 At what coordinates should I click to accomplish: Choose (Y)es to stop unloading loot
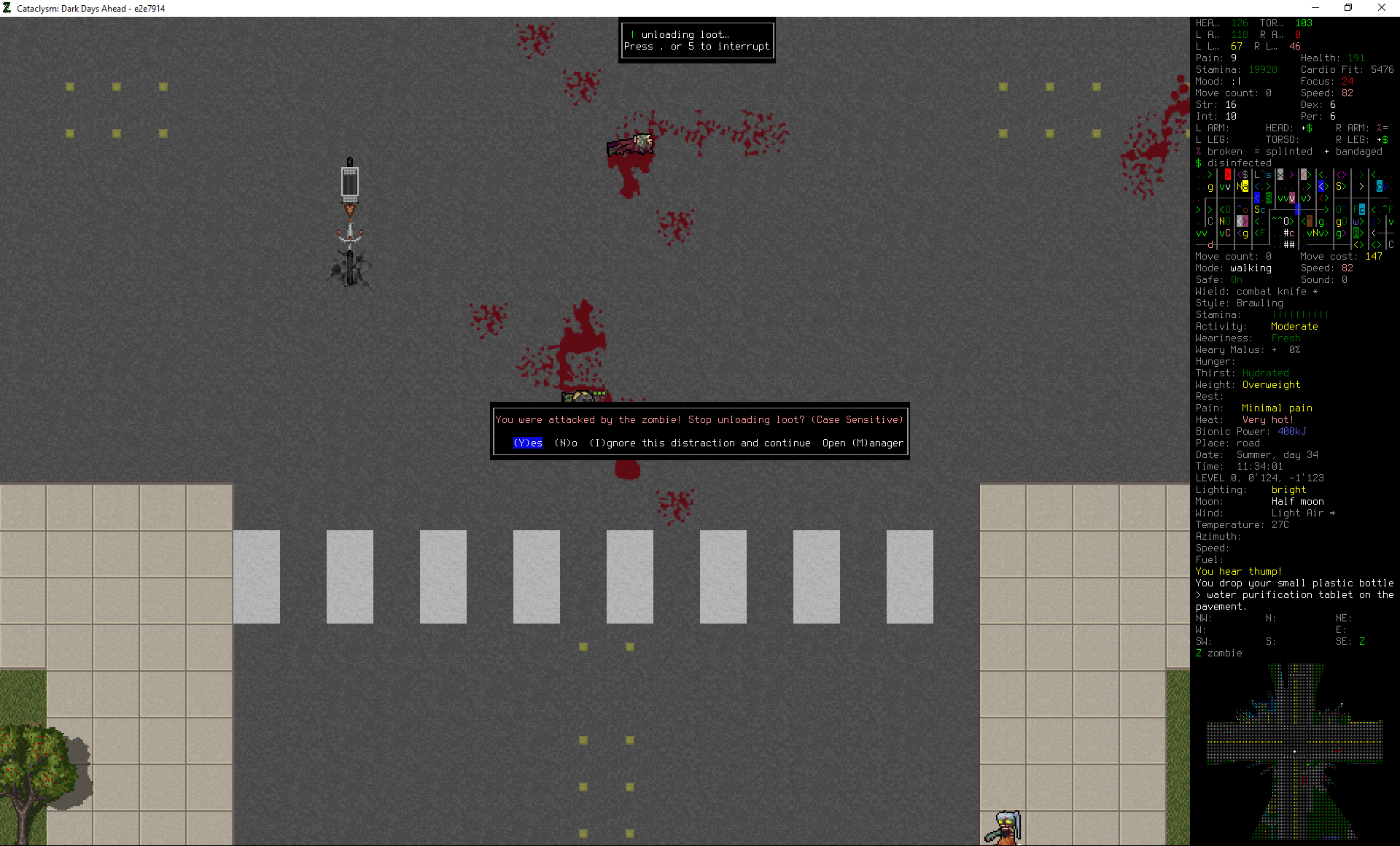coord(527,443)
